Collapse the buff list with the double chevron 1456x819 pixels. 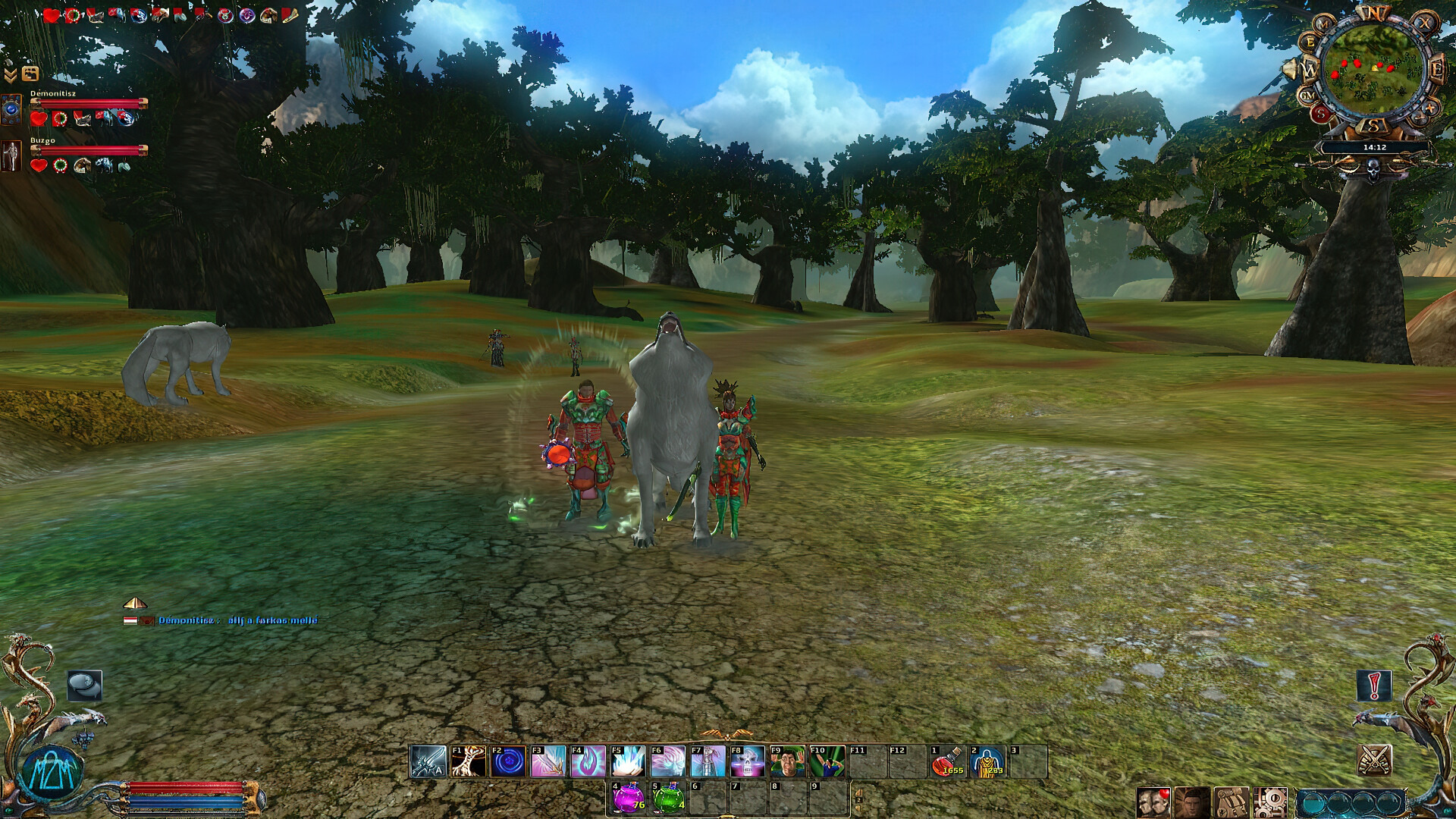click(x=11, y=74)
